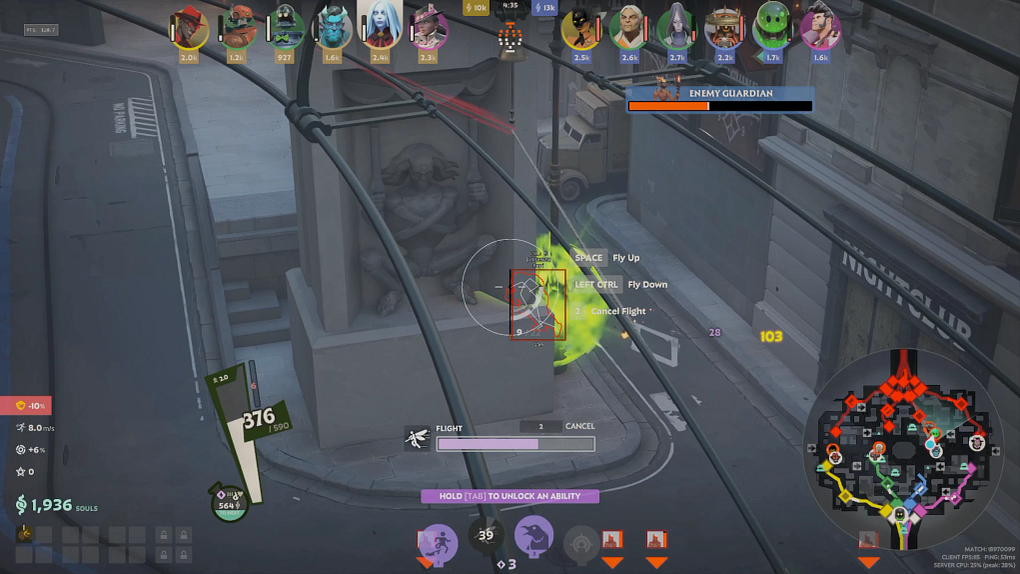Click the green bow-tie hero portrait
This screenshot has width=1020, height=574.
pyautogui.click(x=285, y=28)
